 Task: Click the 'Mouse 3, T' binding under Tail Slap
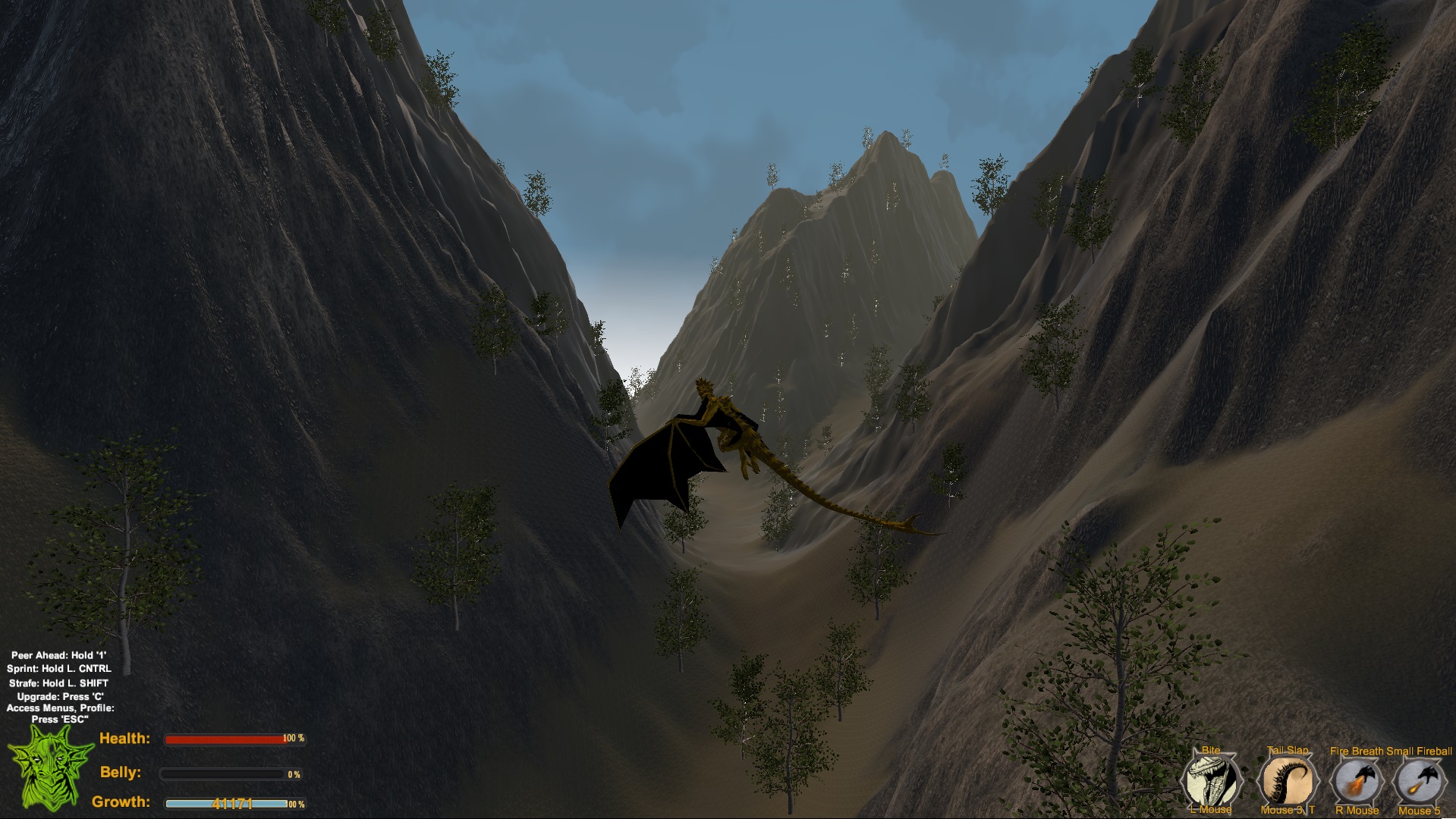tap(1286, 811)
